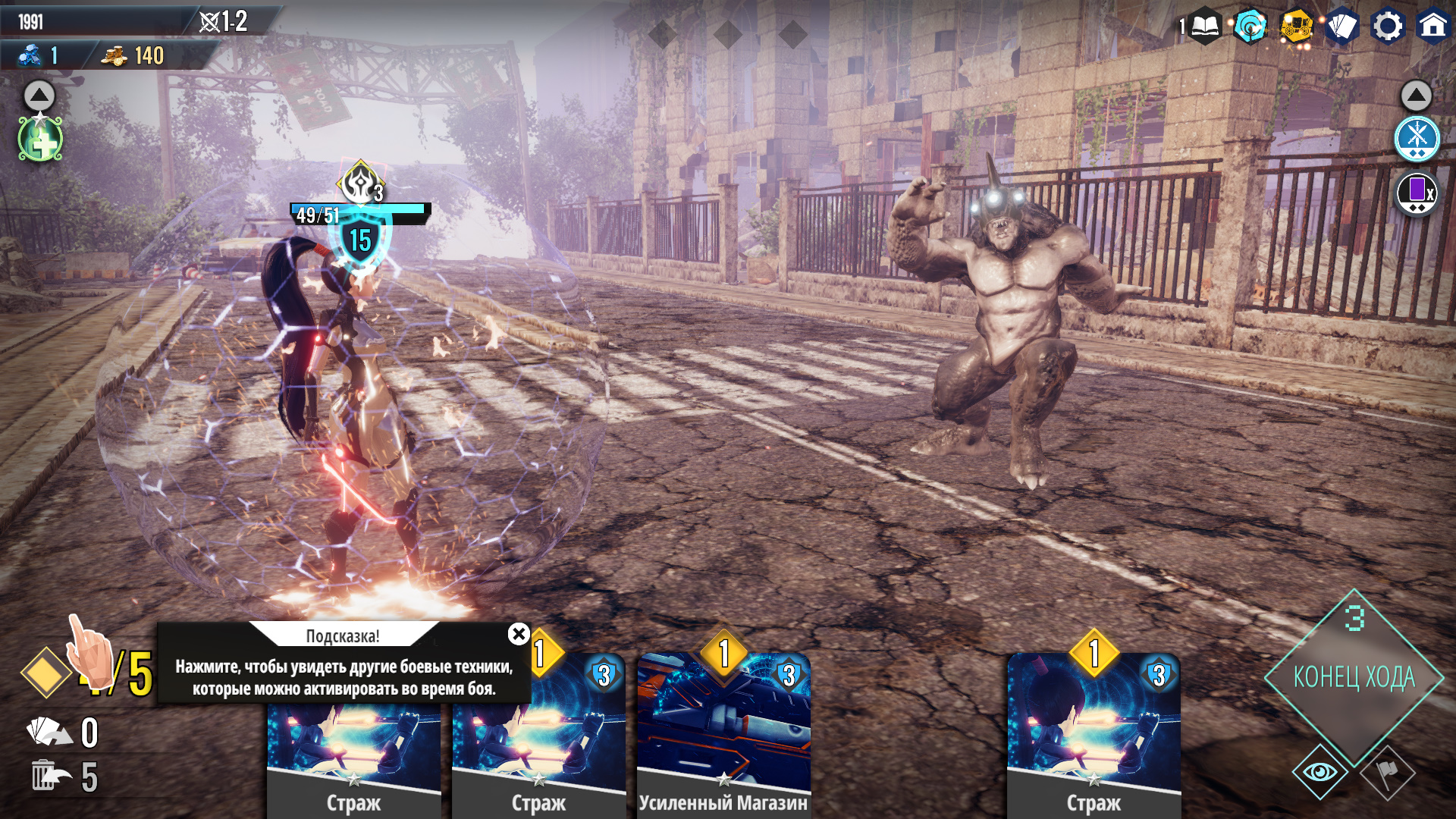End the turn with Конец хода

click(x=1354, y=676)
